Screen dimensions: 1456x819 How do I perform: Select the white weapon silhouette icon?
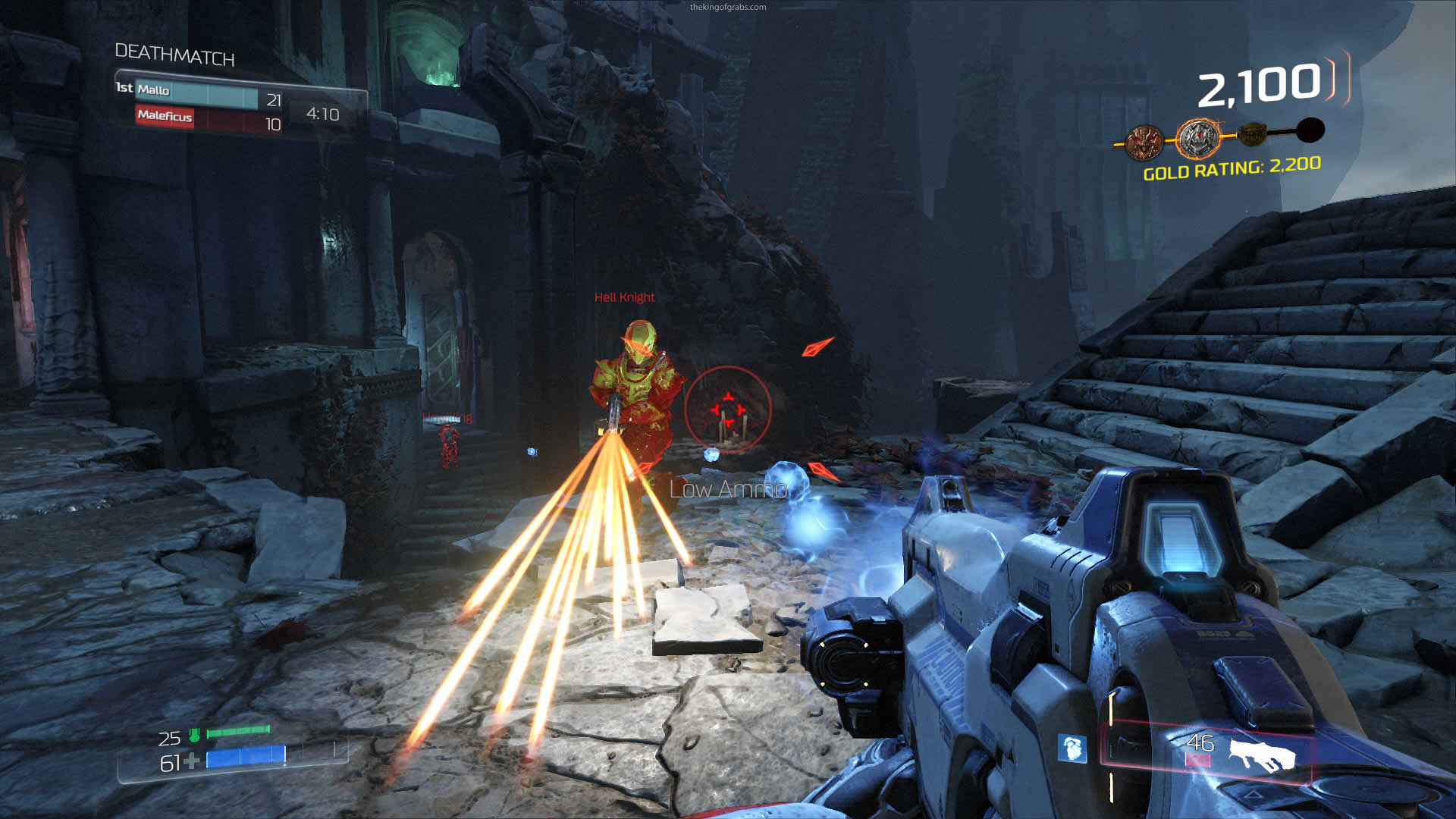(1262, 755)
